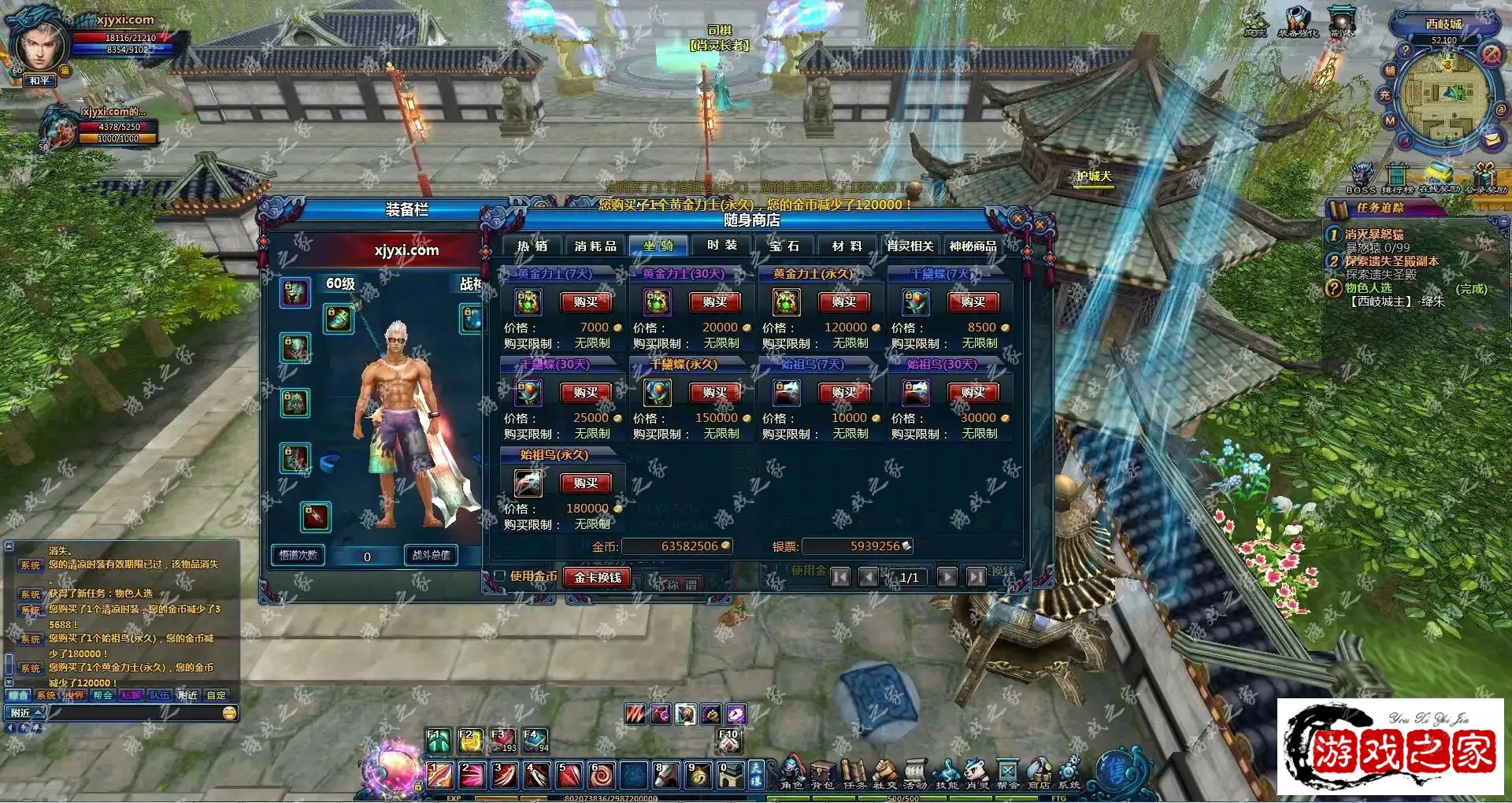1512x803 pixels.
Task: Activate the spiral skill in hotbar slot 6
Action: [x=602, y=775]
